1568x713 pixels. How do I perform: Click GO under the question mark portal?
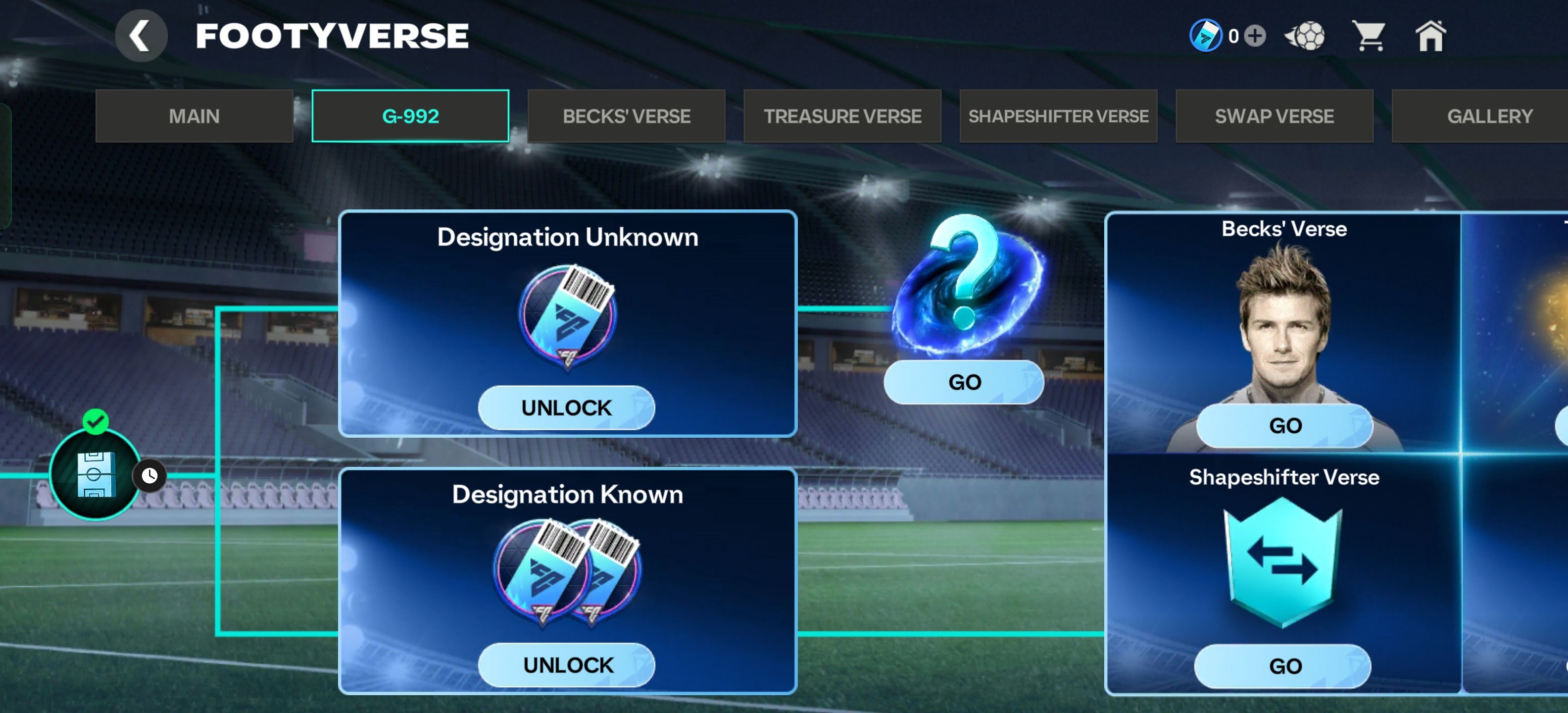coord(964,382)
